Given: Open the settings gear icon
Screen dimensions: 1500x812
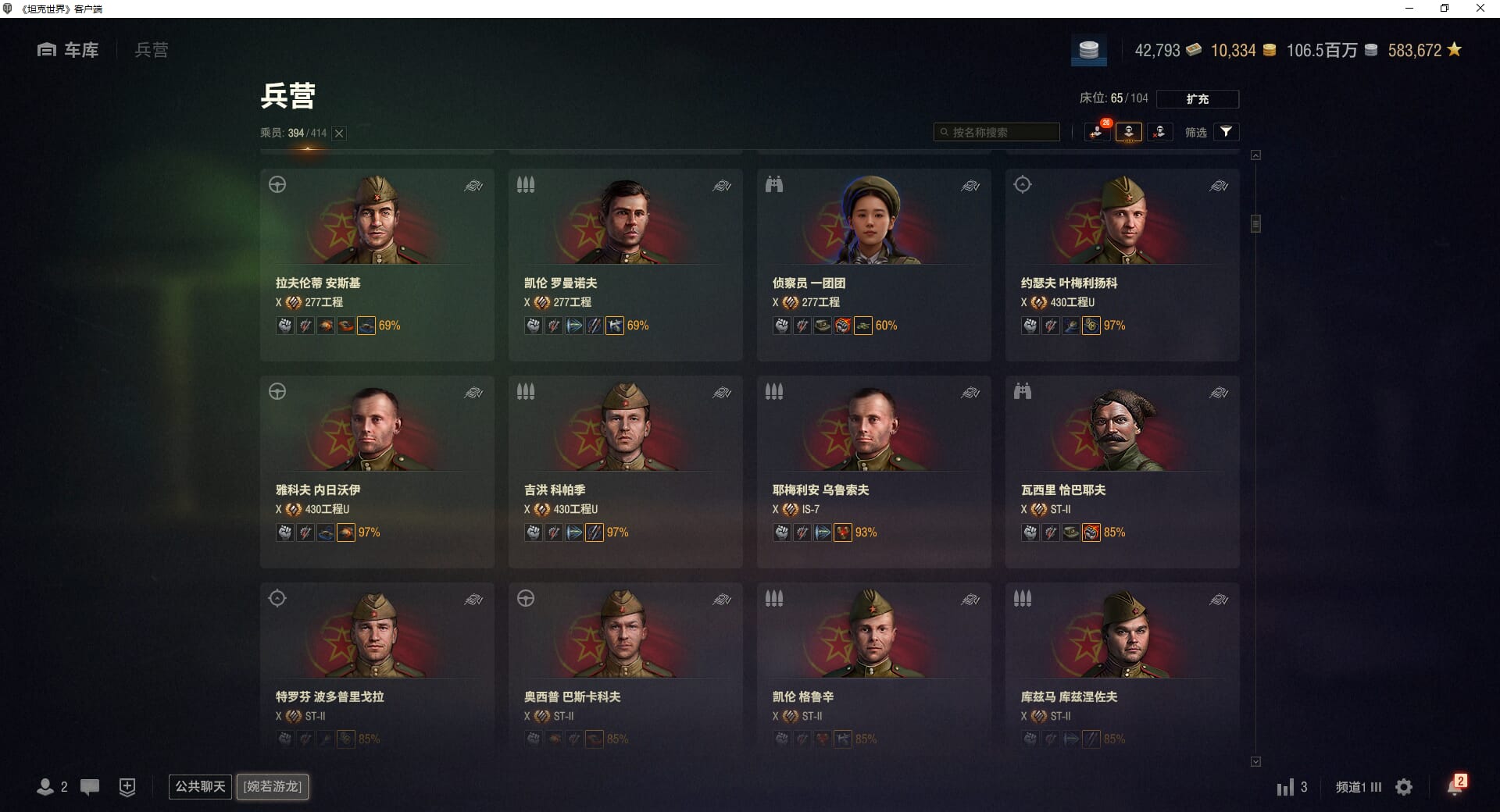Looking at the screenshot, I should [x=1404, y=787].
